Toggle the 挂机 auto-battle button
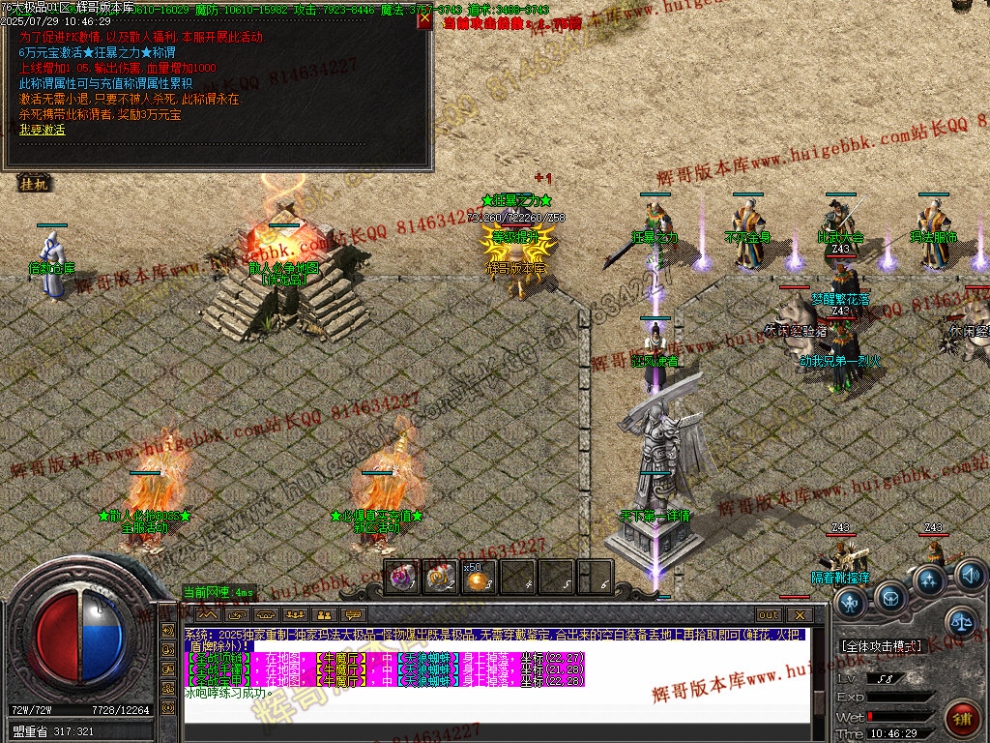Screen dimensions: 990x743 point(33,184)
